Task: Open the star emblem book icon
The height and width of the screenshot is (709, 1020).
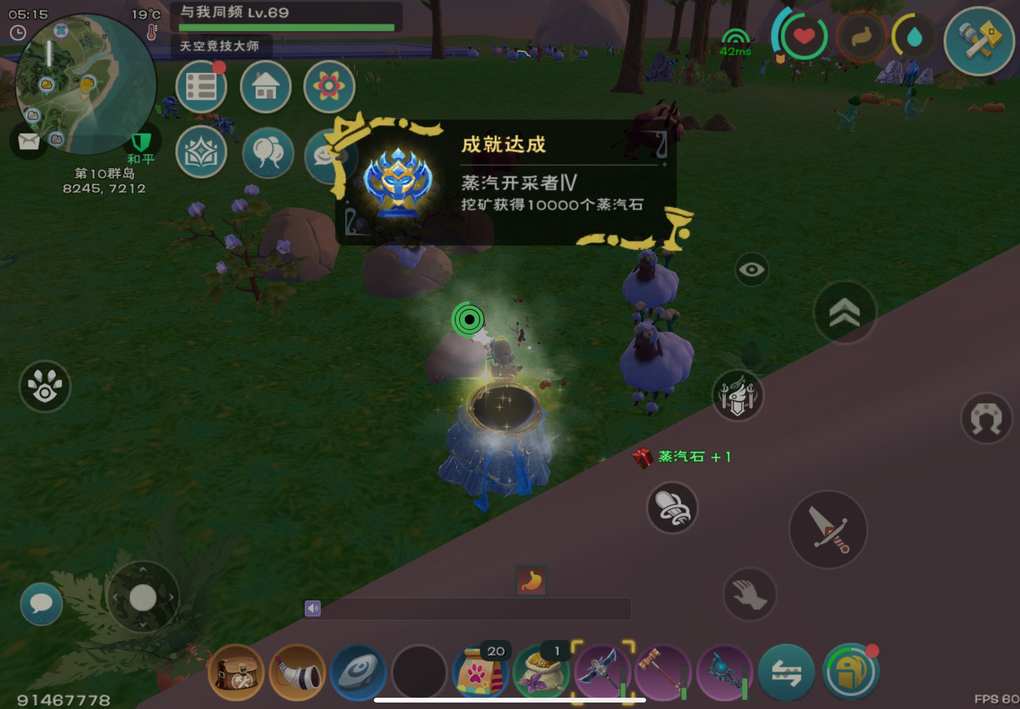Action: point(201,152)
